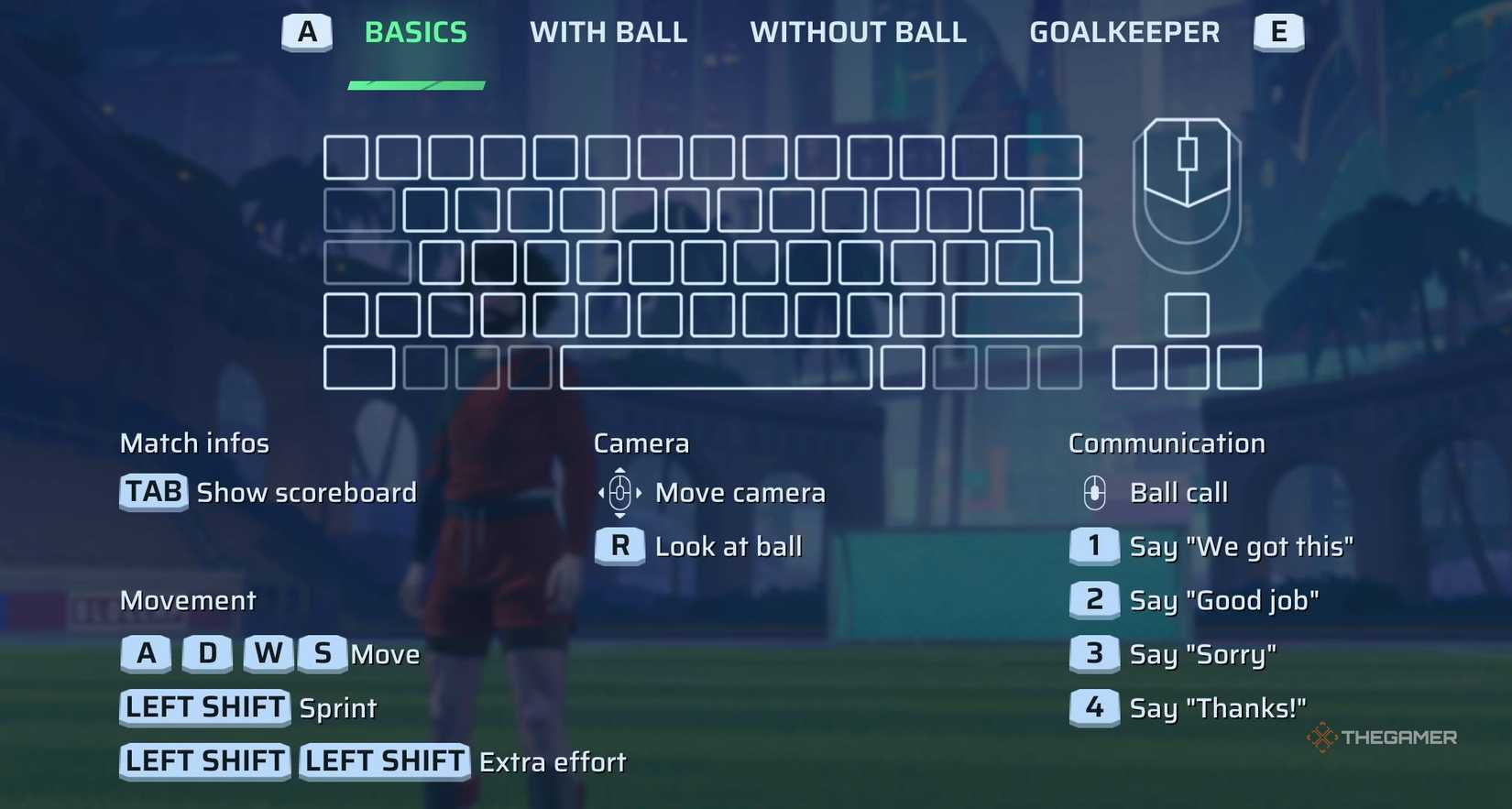Select the W key icon under Movement

tap(268, 653)
